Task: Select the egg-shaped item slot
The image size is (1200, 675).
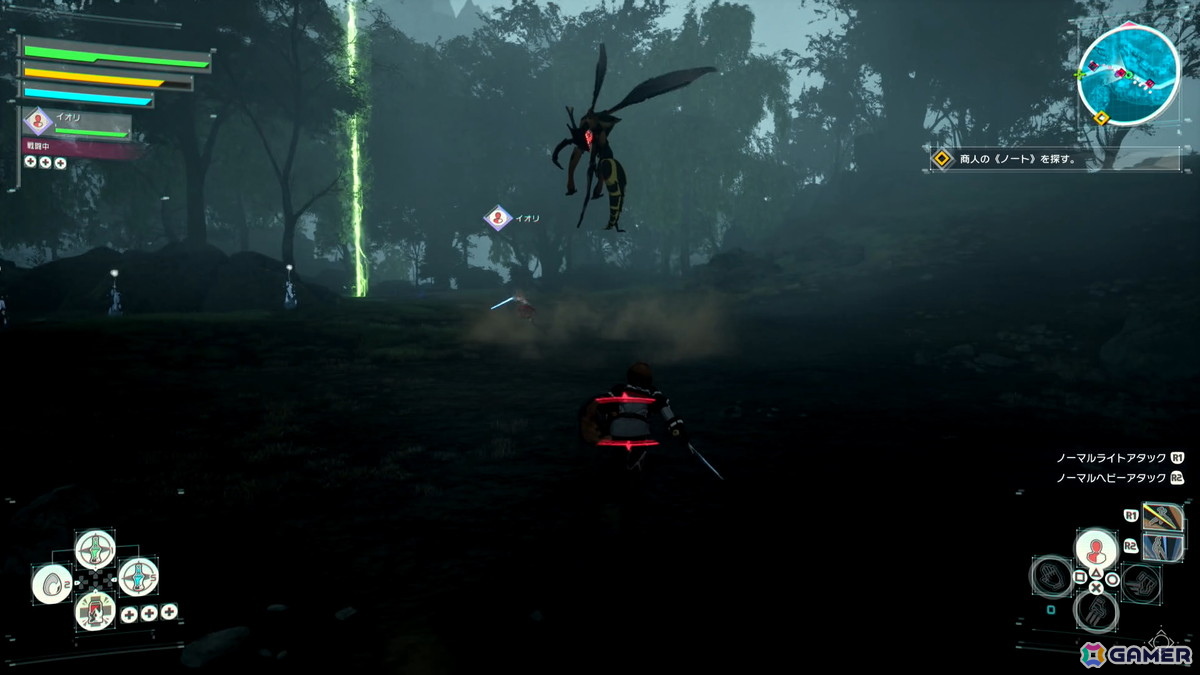Action: coord(51,584)
